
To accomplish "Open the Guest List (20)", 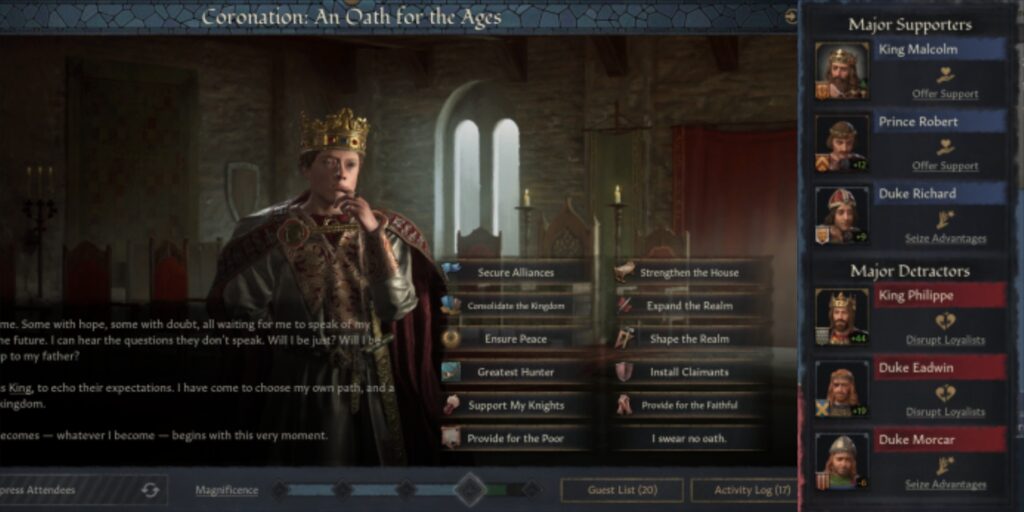I will (621, 490).
